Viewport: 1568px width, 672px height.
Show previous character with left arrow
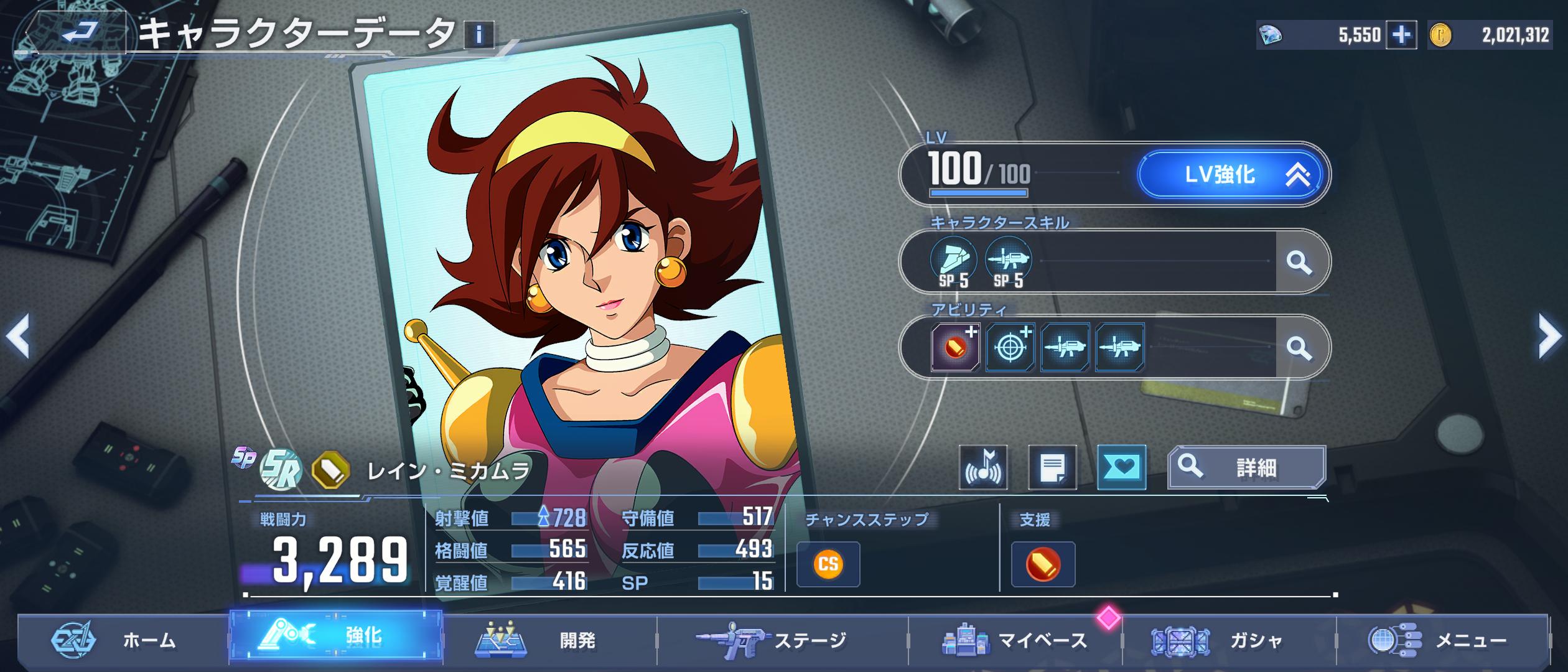pos(17,336)
